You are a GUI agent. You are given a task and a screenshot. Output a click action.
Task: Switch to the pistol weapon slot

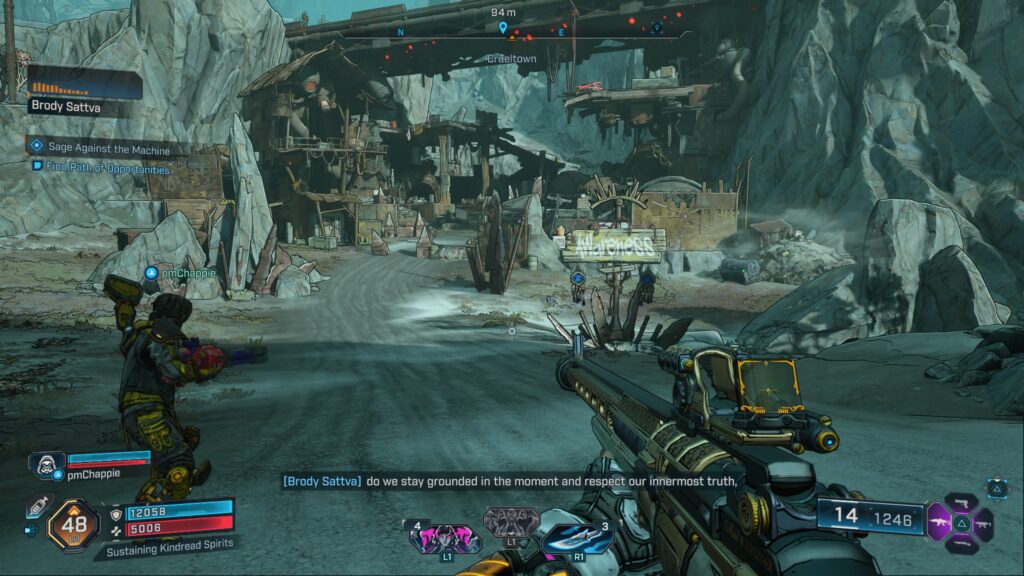point(960,500)
